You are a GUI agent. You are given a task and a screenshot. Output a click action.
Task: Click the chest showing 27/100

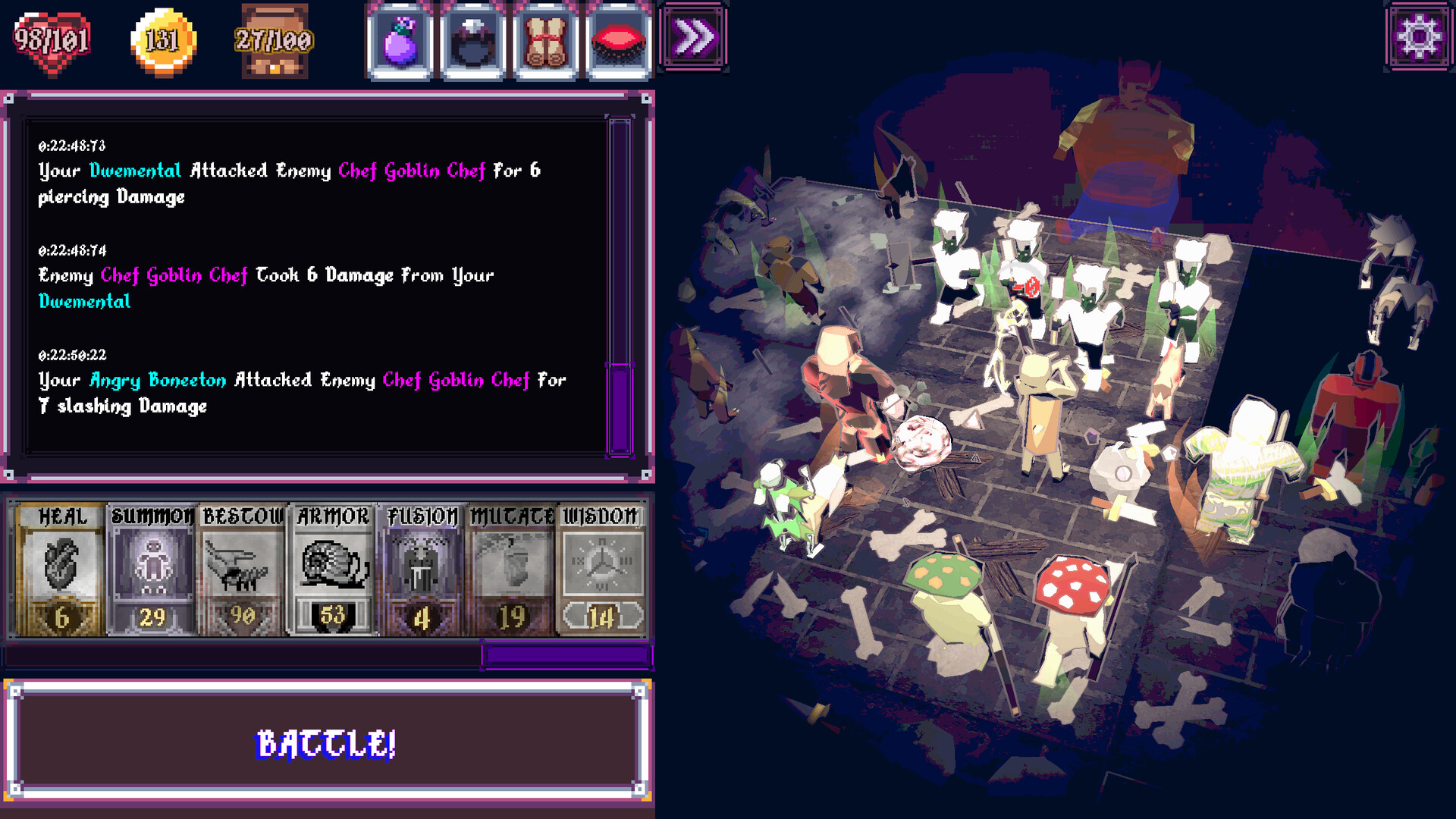[273, 39]
